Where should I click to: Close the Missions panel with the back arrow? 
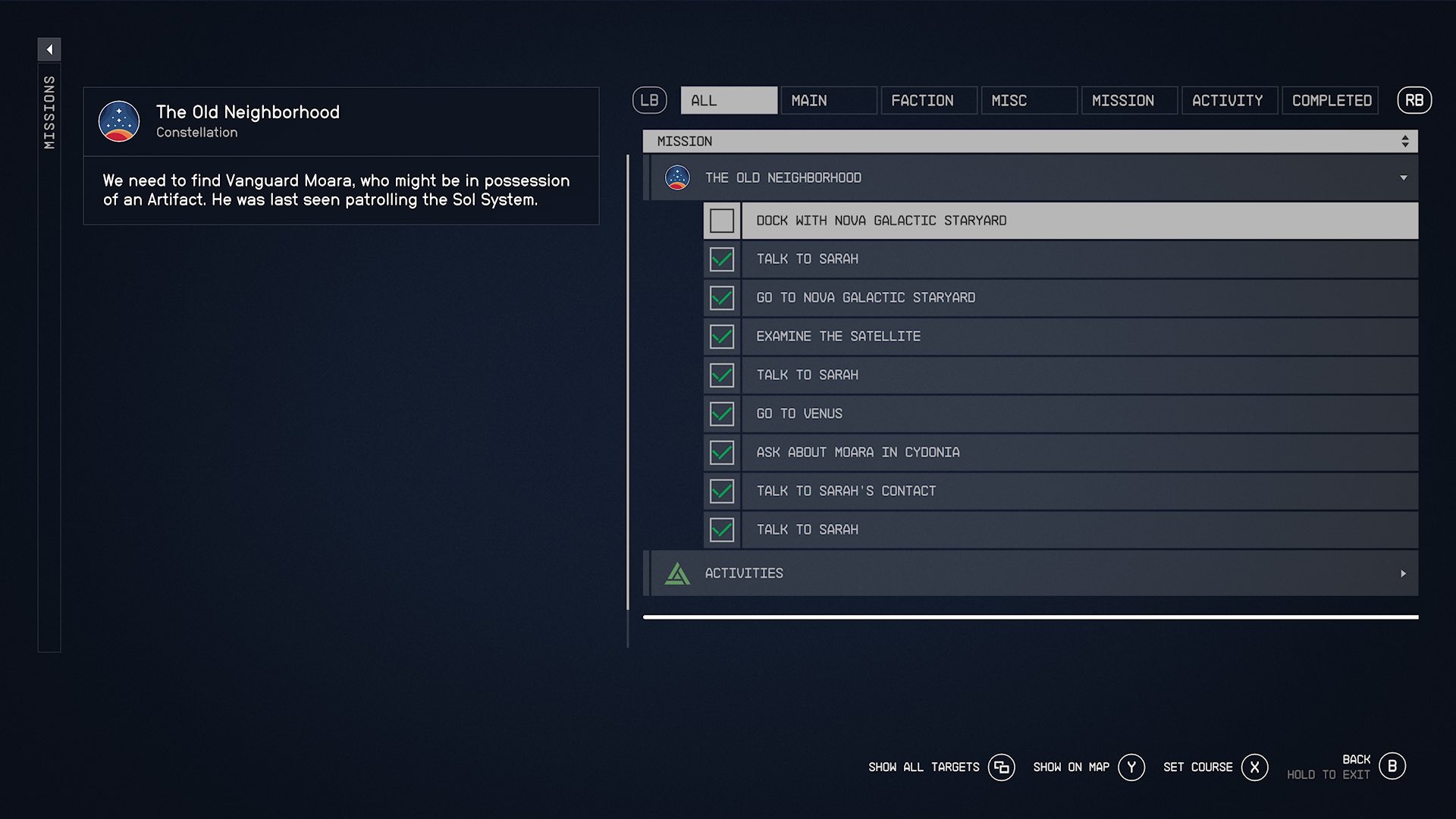coord(49,50)
